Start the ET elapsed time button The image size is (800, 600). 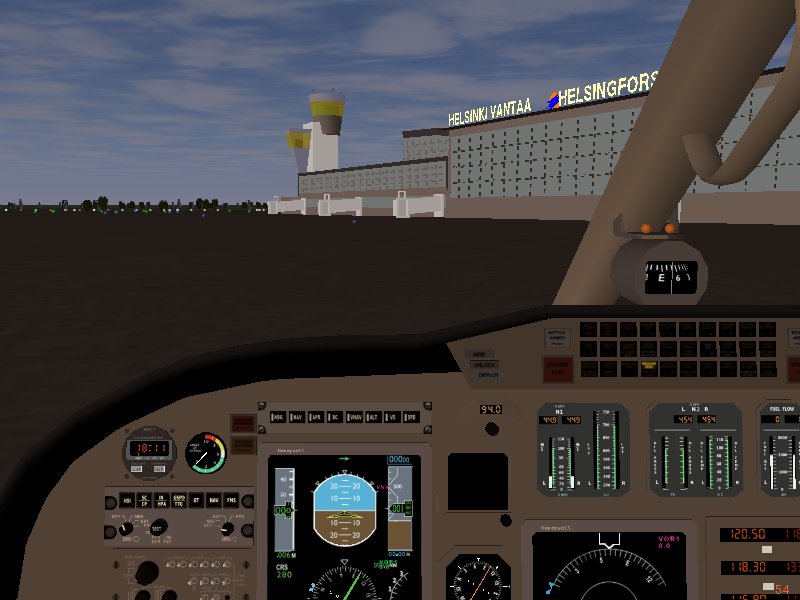point(198,499)
